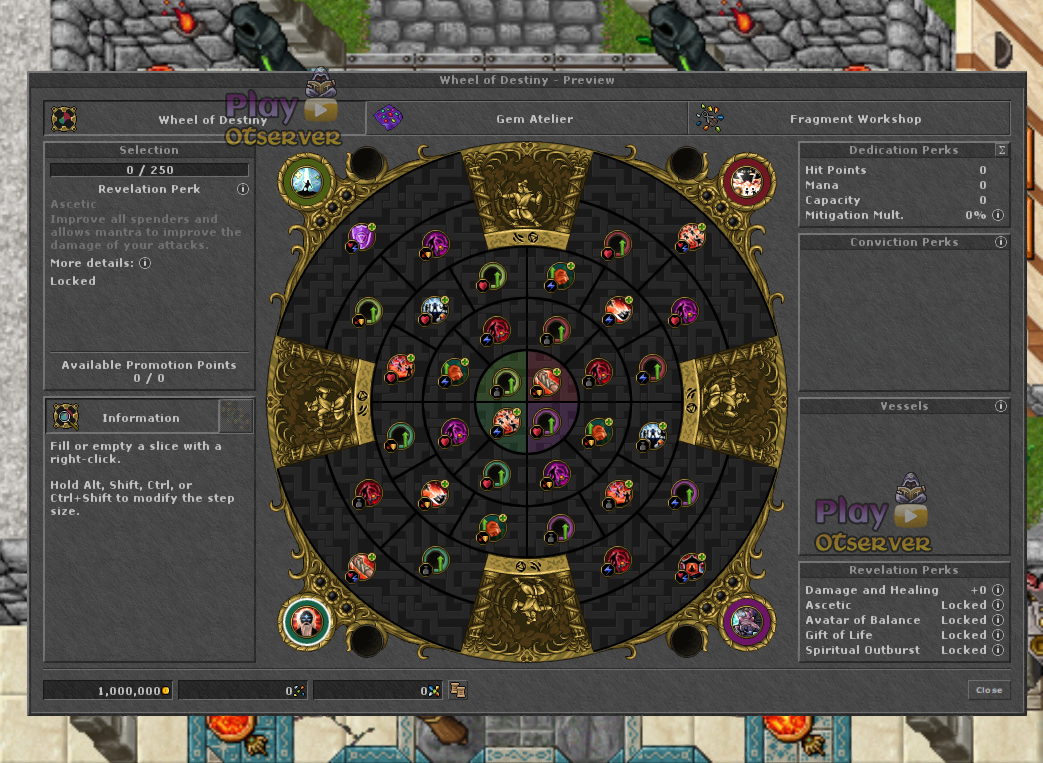Switch to the Gem Atelier tab
The height and width of the screenshot is (763, 1043).
tap(526, 119)
